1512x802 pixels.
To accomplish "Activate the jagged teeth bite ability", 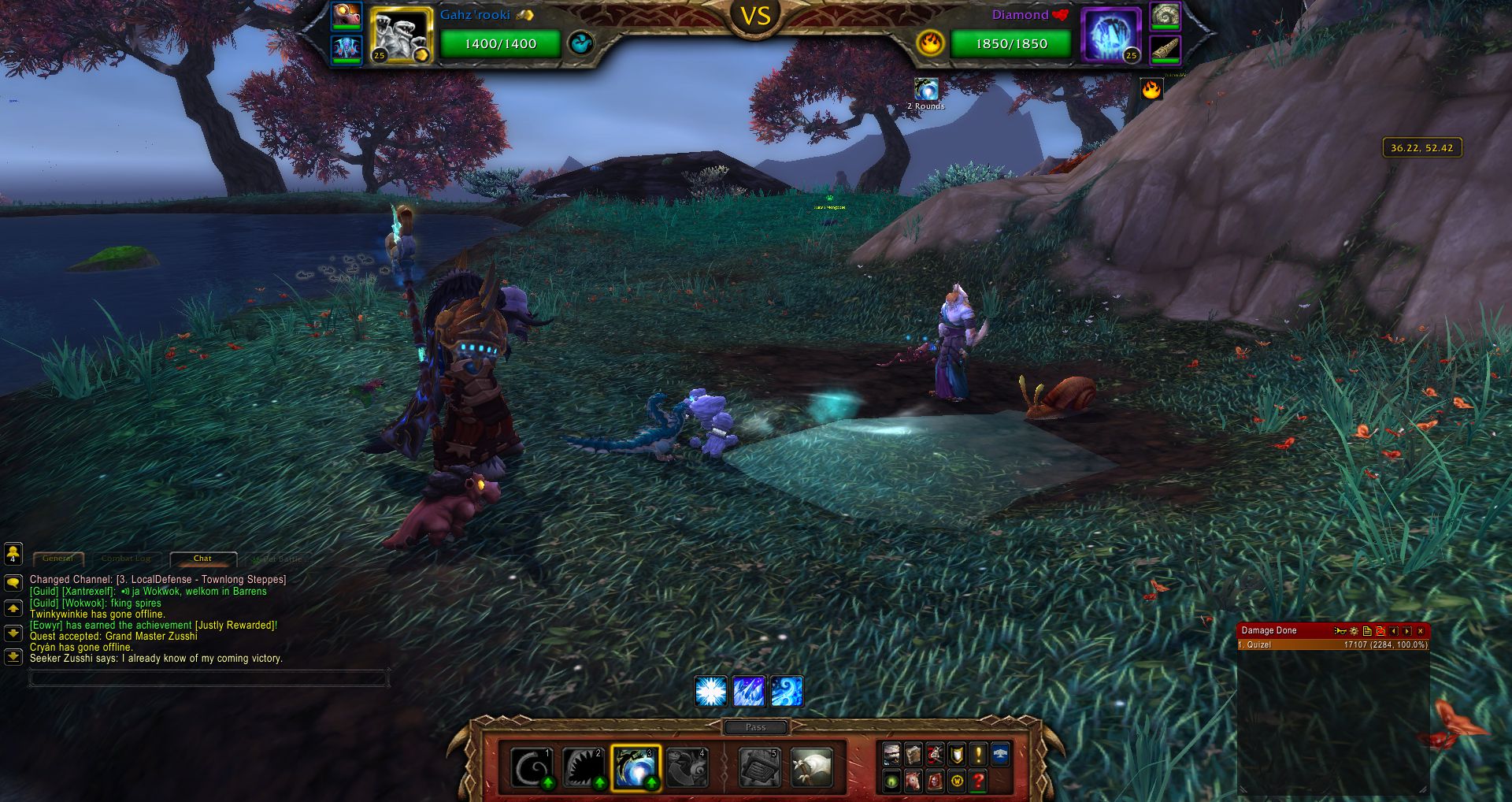I will click(x=584, y=768).
